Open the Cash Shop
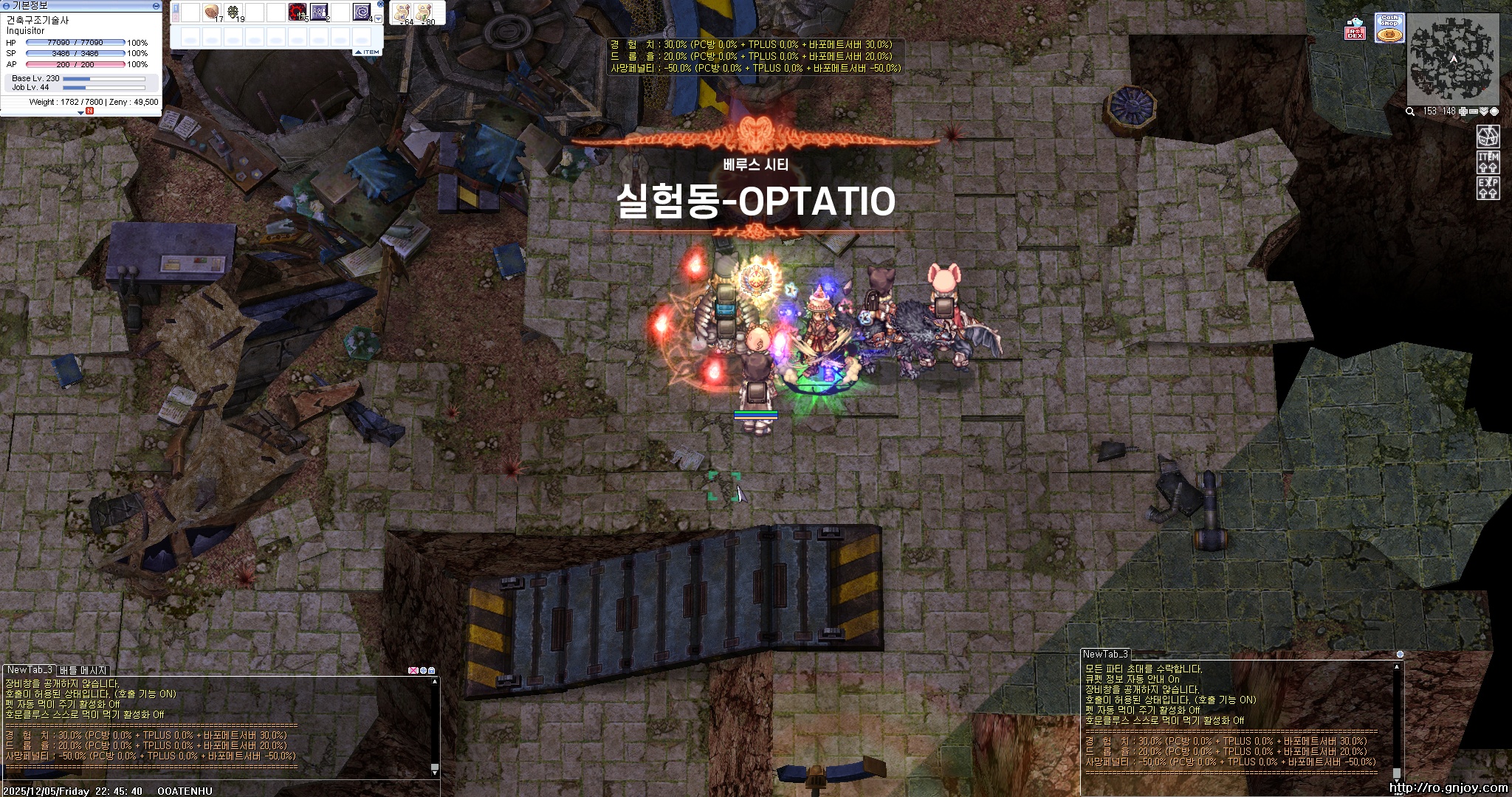Viewport: 1512px width, 797px height. (x=1388, y=28)
